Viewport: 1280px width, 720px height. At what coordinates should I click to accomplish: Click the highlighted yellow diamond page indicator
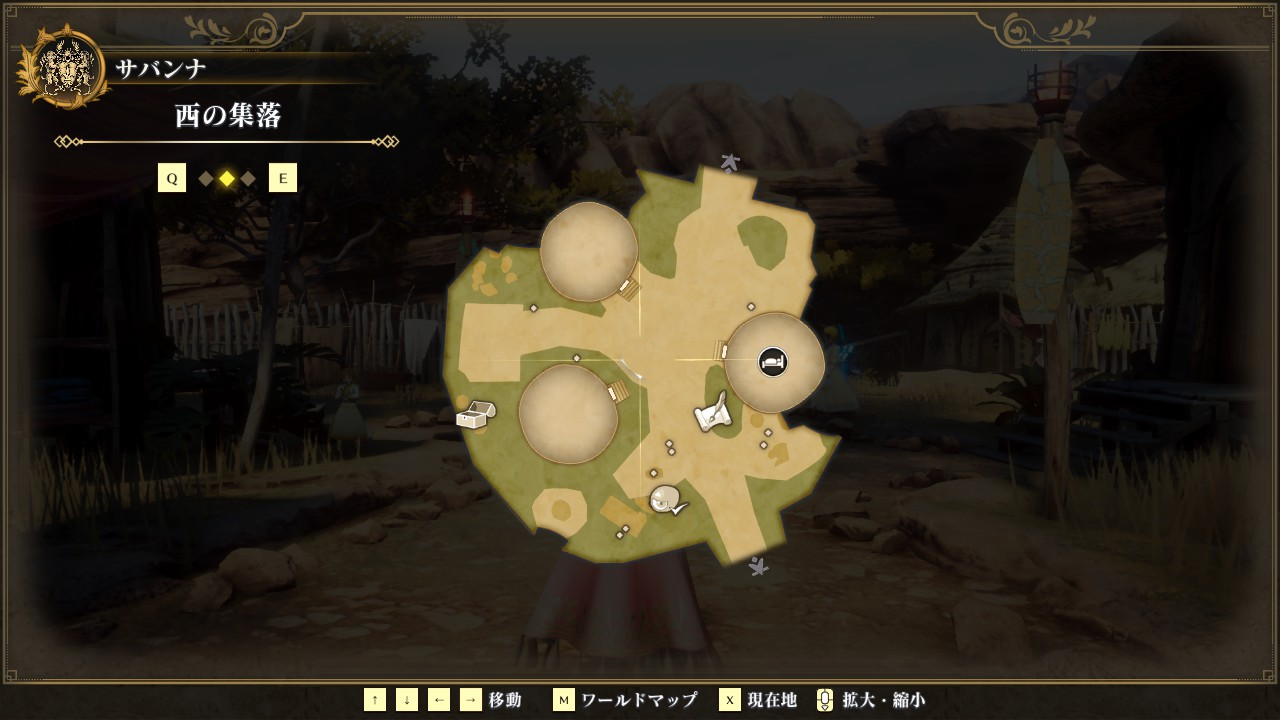(227, 179)
